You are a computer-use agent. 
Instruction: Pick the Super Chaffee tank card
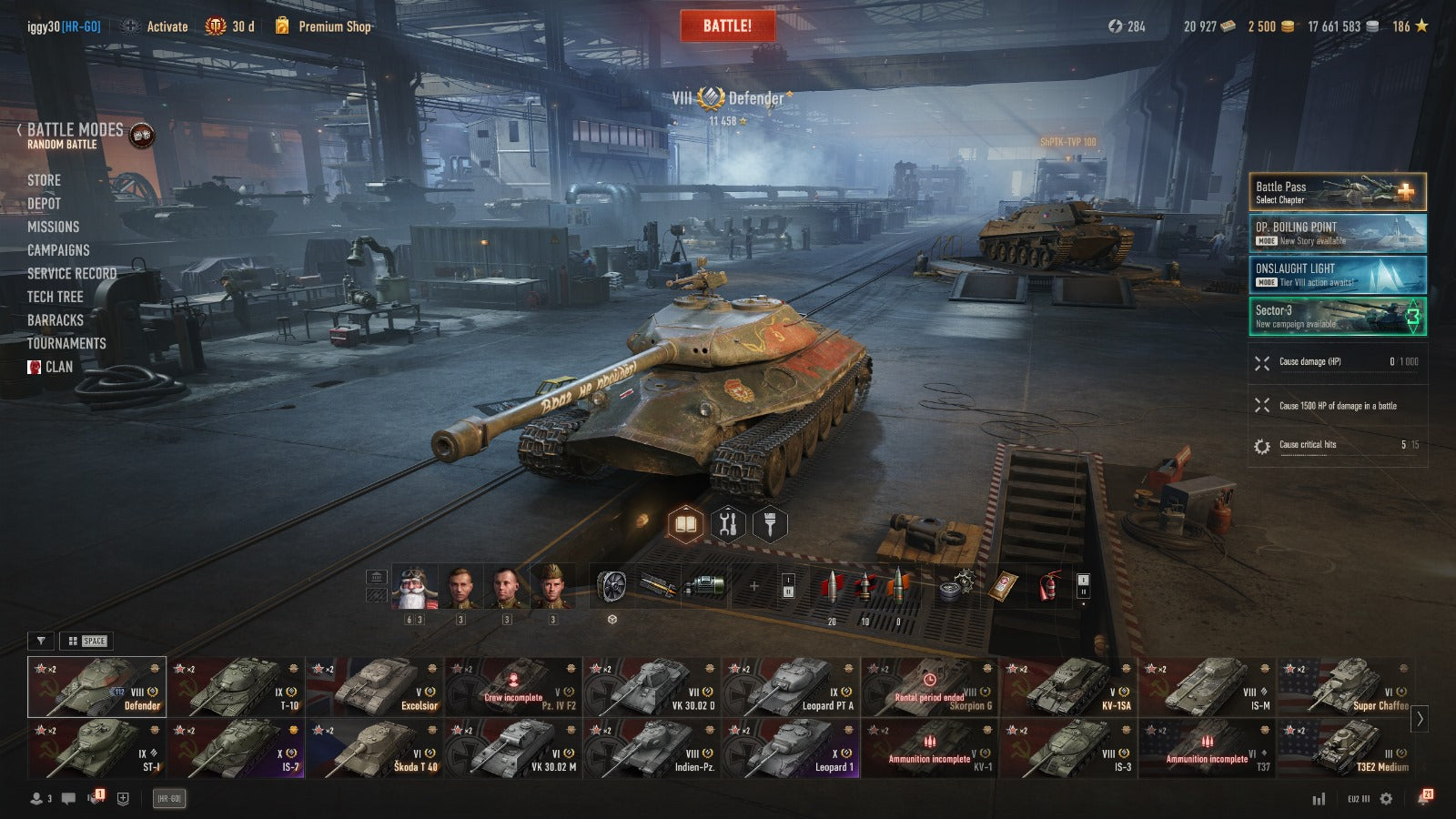coord(1346,687)
